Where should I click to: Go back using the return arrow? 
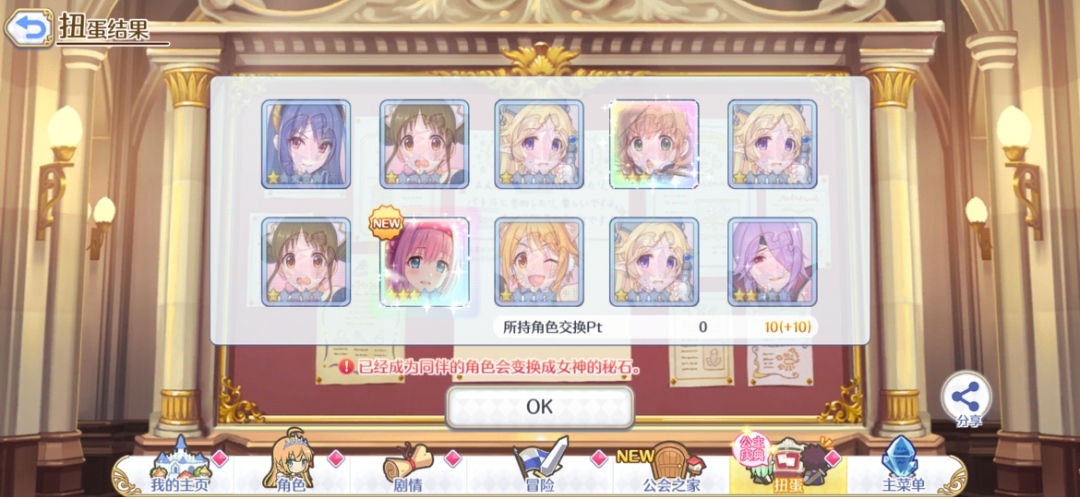point(29,27)
